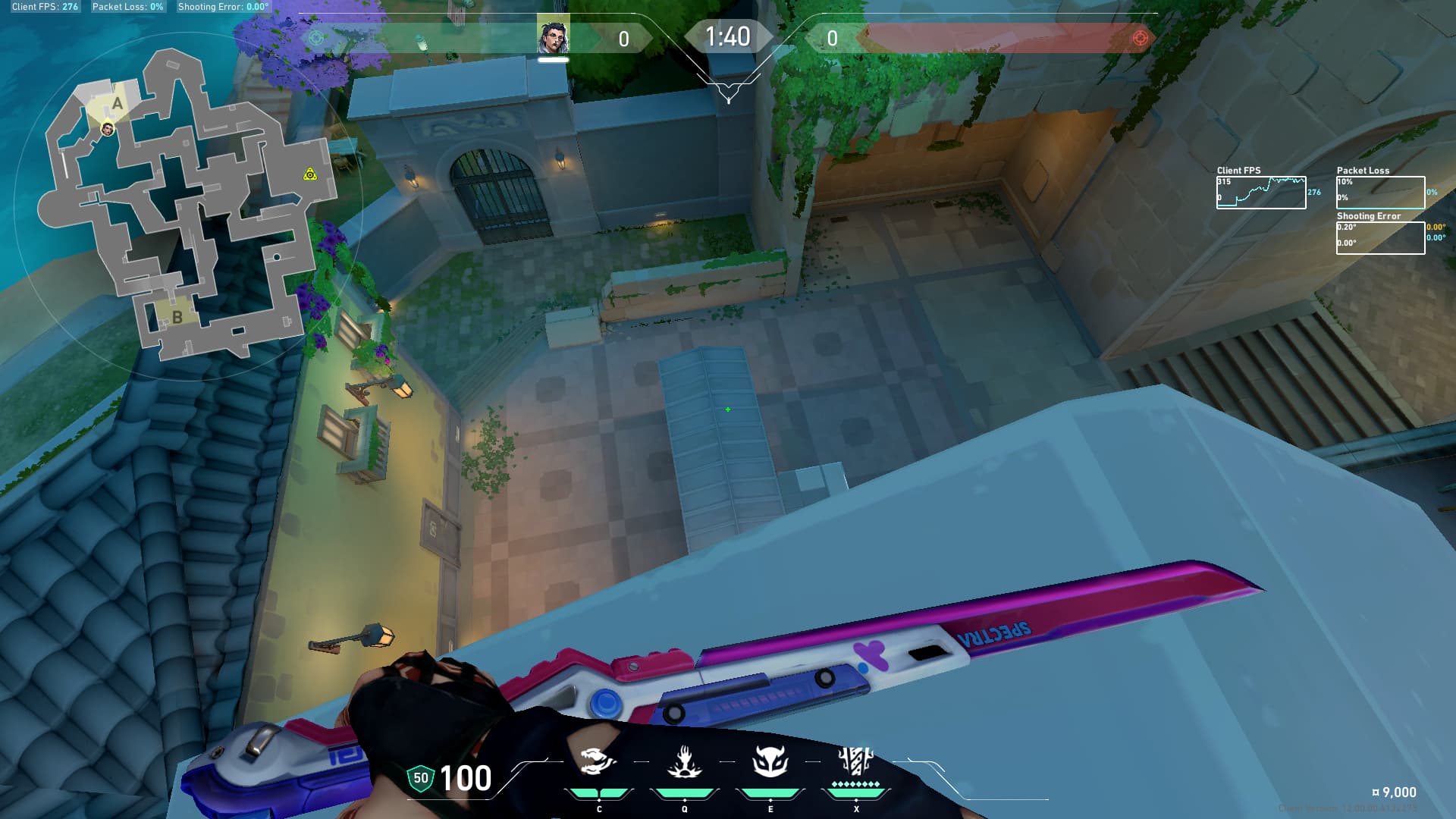The height and width of the screenshot is (819, 1456).
Task: Click the Client FPS graph
Action: tap(1260, 193)
